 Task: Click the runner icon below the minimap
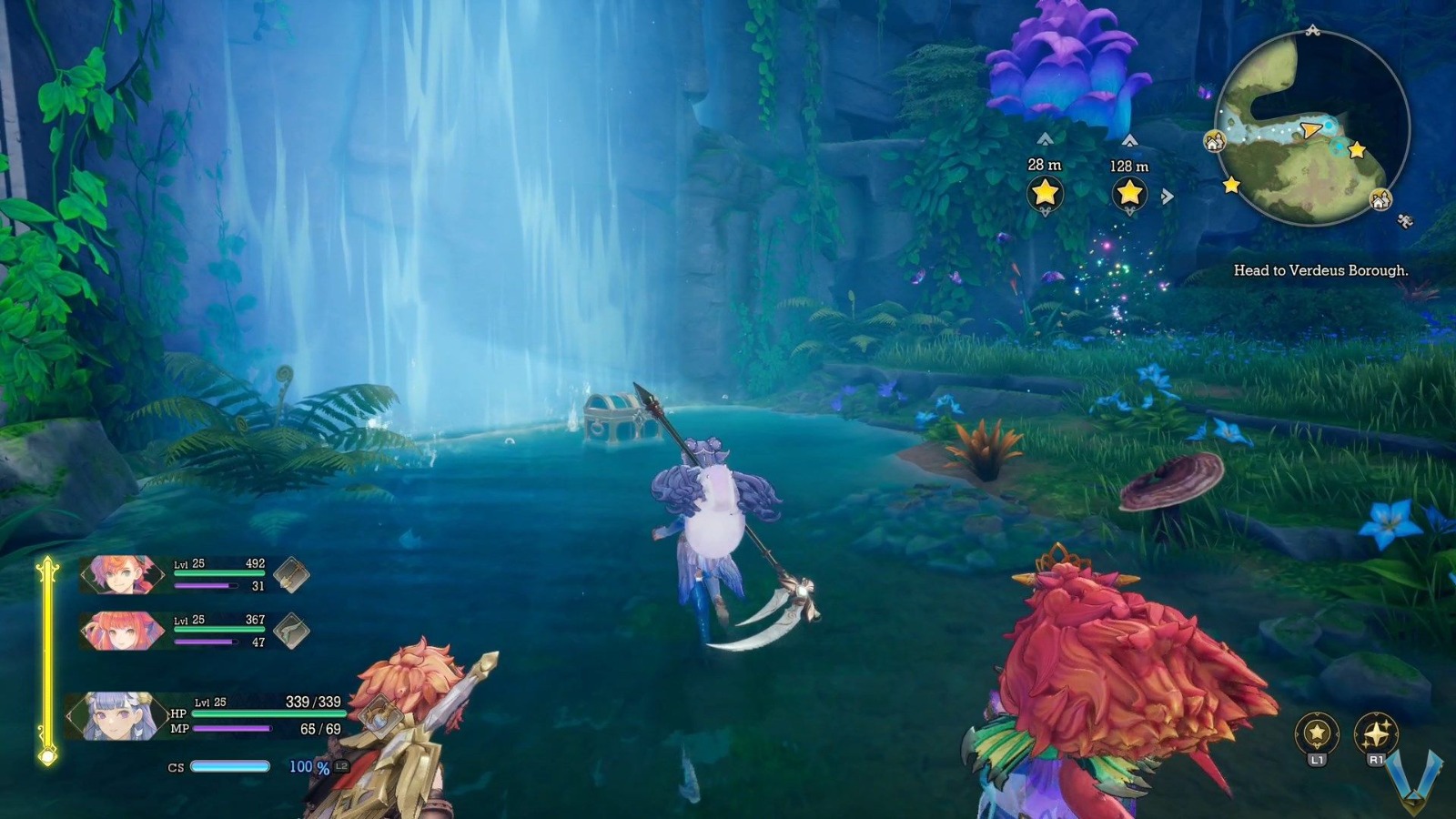click(x=1405, y=221)
